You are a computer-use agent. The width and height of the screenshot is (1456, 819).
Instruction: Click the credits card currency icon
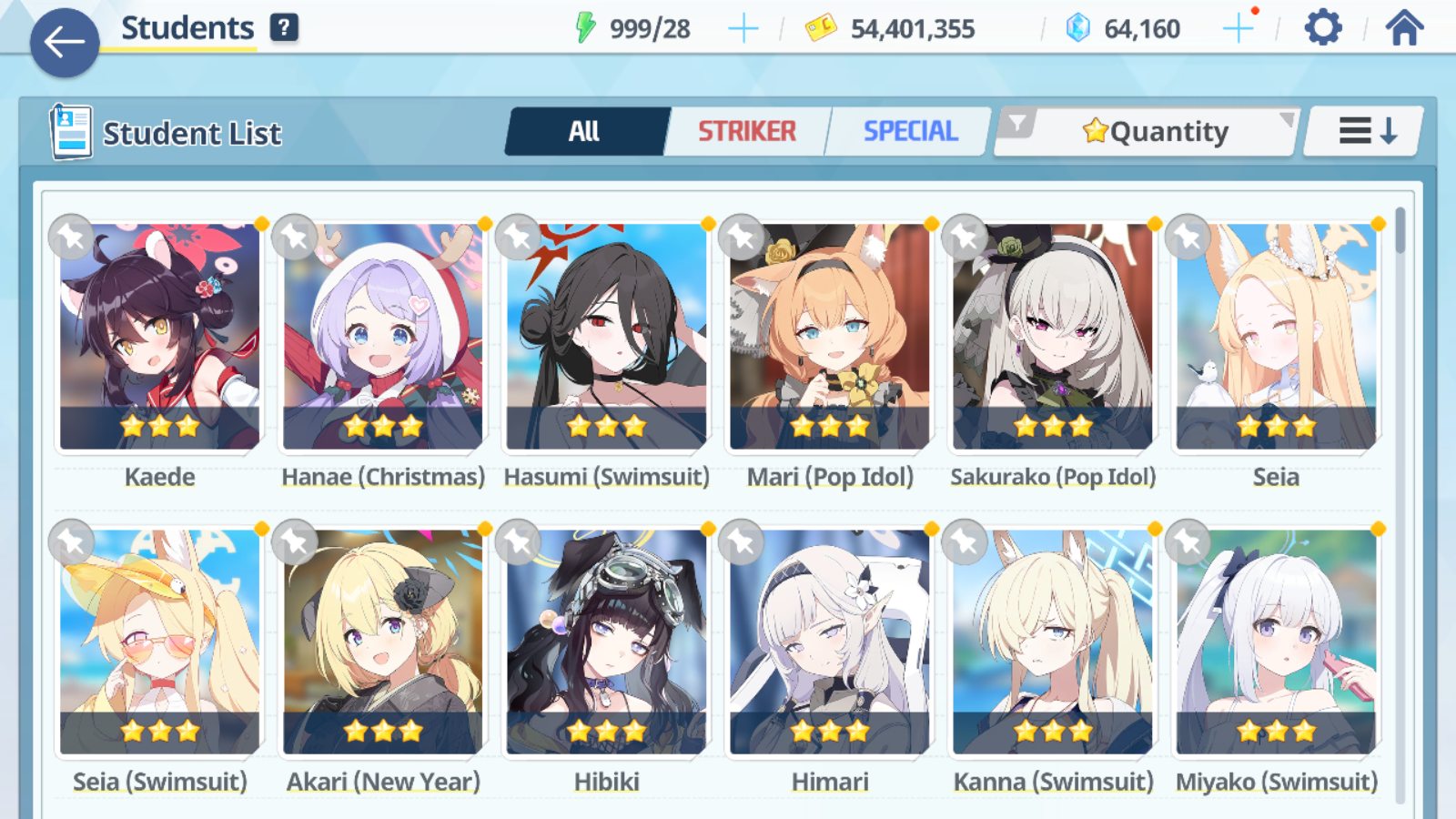click(822, 26)
